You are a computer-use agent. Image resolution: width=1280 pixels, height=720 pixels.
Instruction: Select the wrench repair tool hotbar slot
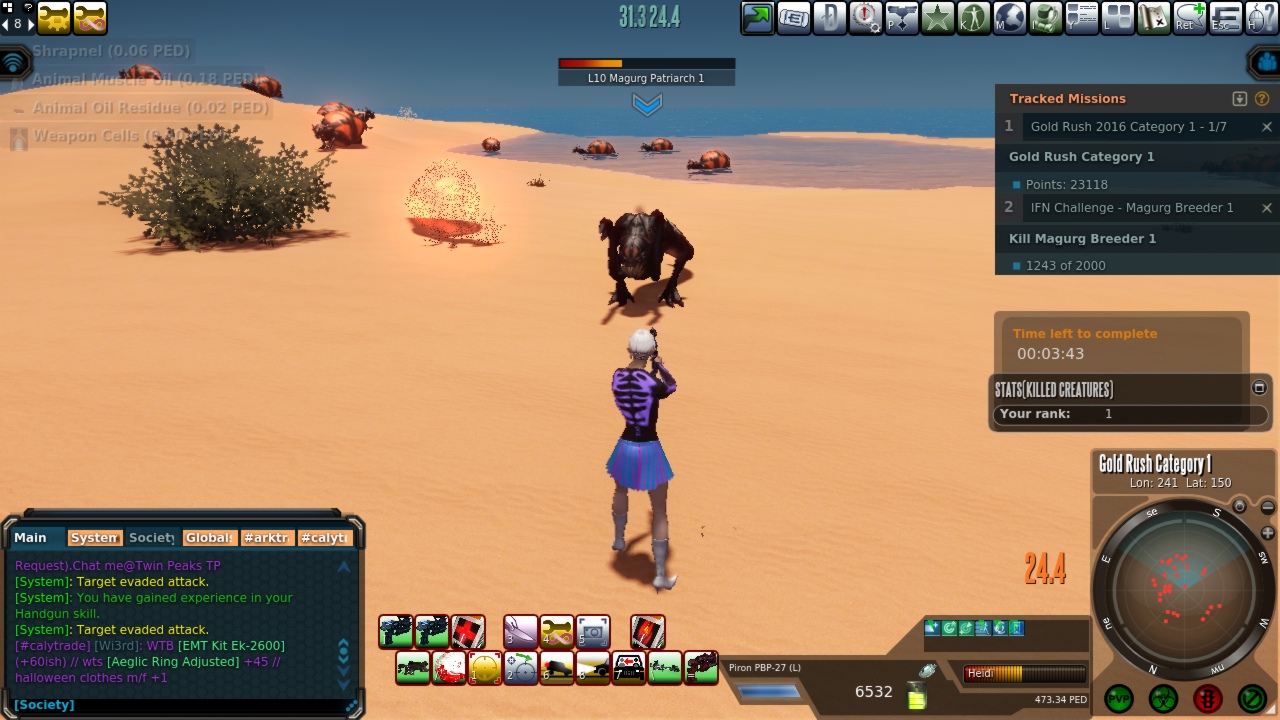(557, 632)
